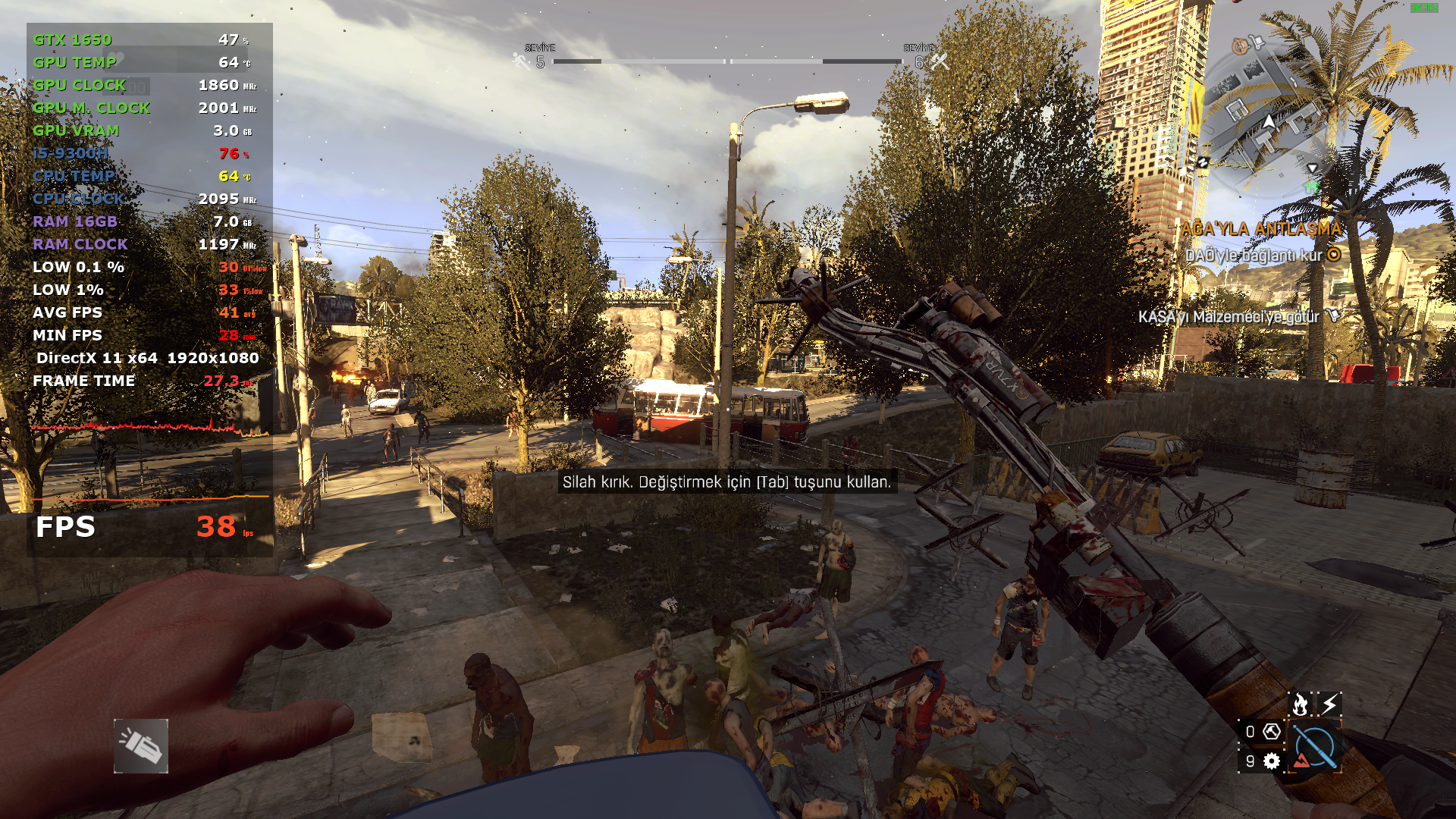This screenshot has height=819, width=1456.
Task: Click the orange quest marker above minimap
Action: pyautogui.click(x=1240, y=46)
